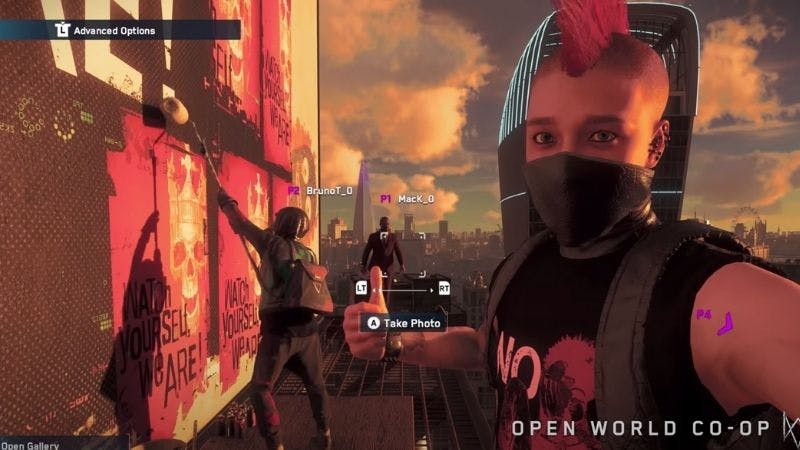Open Gallery from the bottom corner
Viewport: 800px width, 450px height.
tap(32, 445)
